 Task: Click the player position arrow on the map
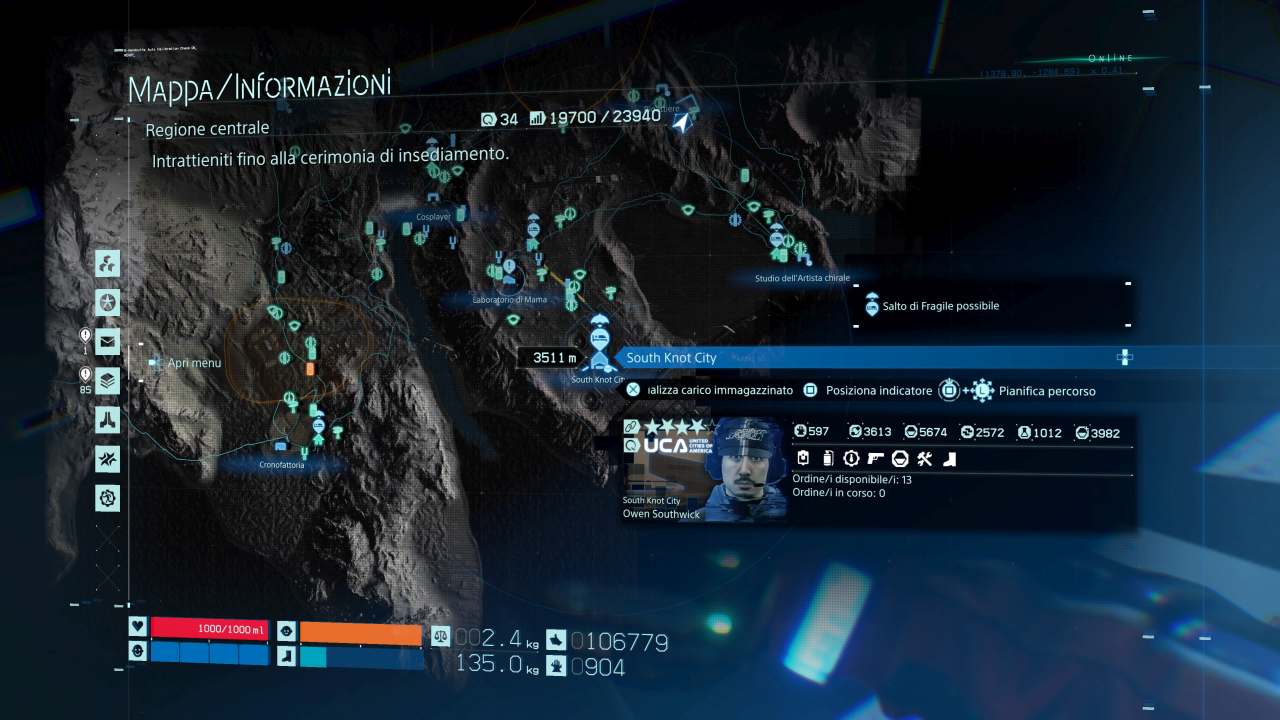(682, 122)
